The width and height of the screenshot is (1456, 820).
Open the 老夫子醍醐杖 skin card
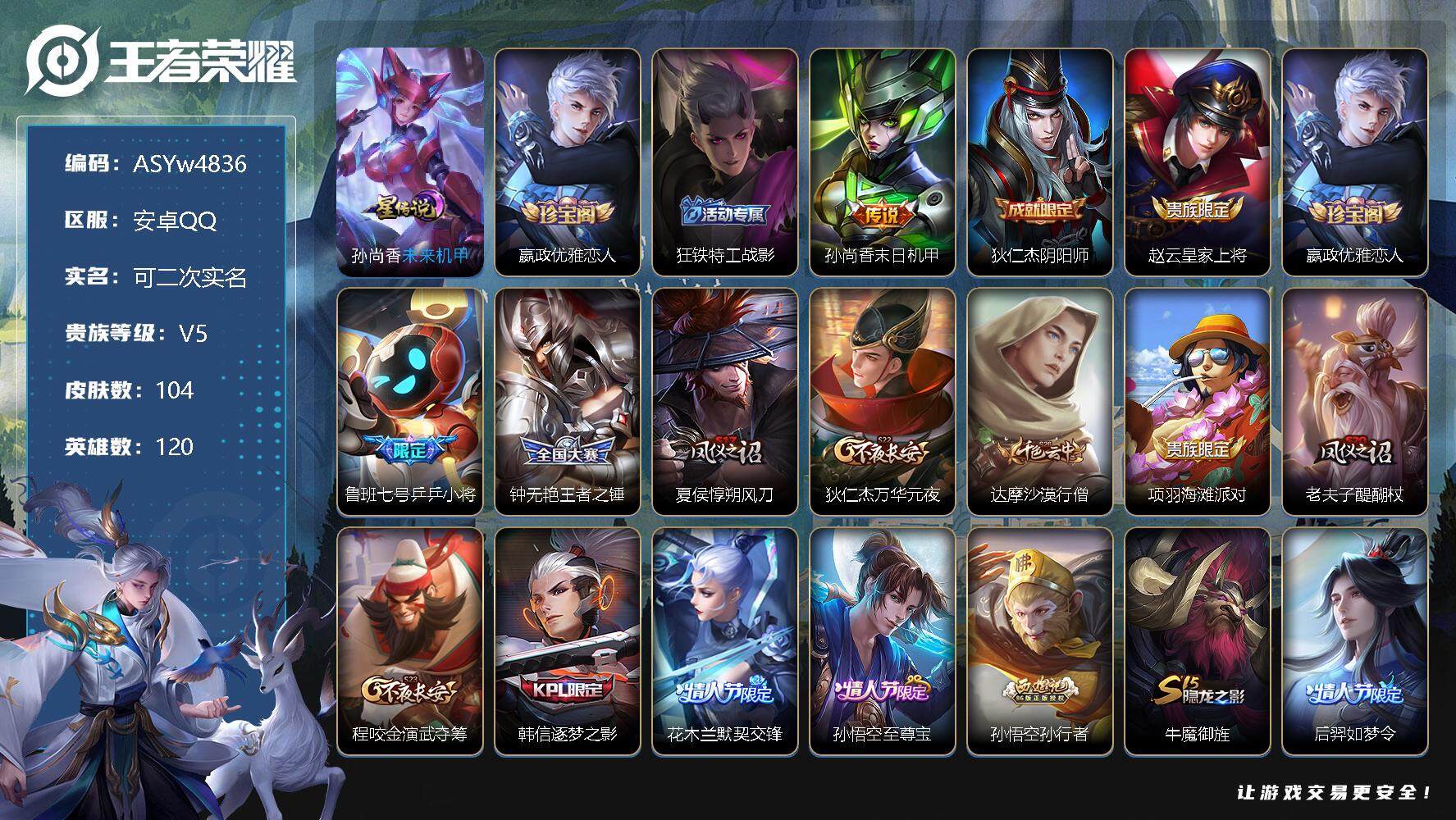point(1355,401)
